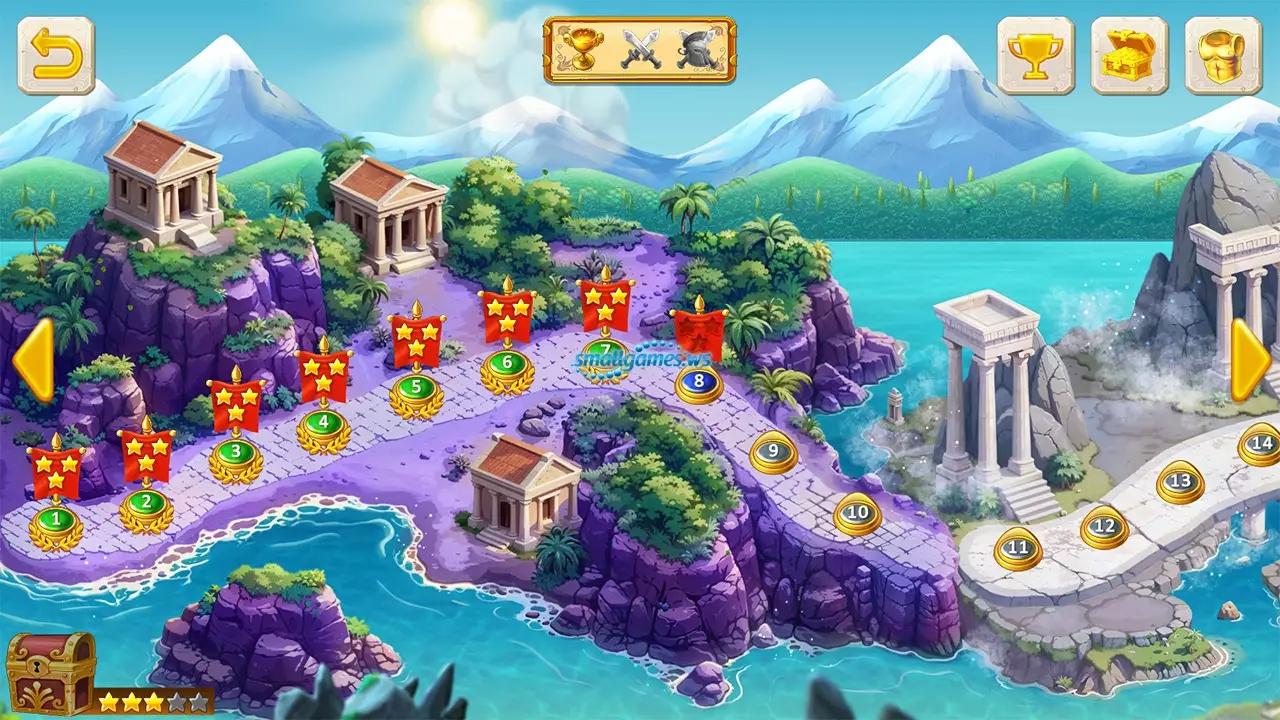The width and height of the screenshot is (1280, 720).
Task: Open the golden armor button
Action: [1223, 56]
